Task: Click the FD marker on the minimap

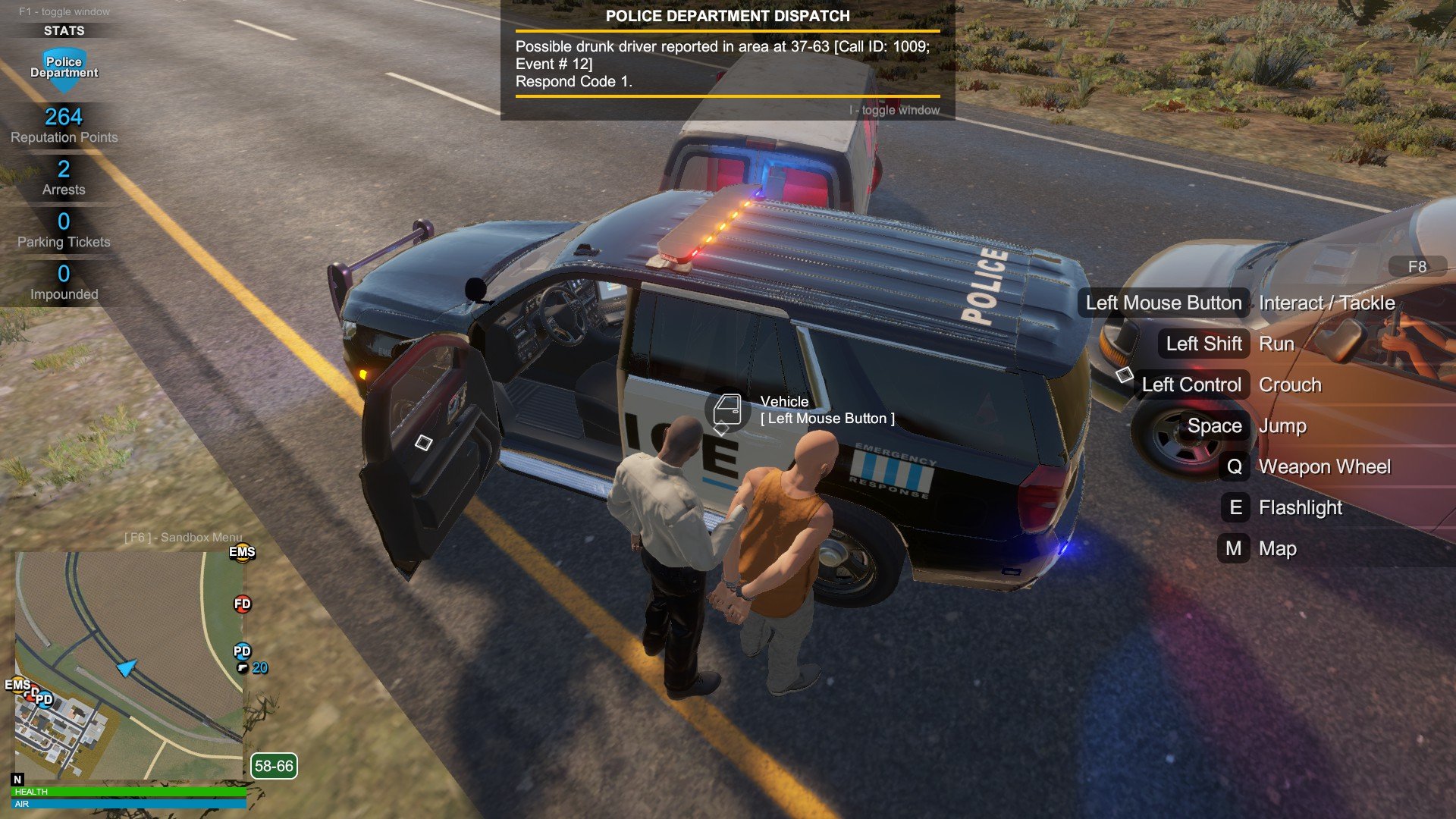Action: 242,604
